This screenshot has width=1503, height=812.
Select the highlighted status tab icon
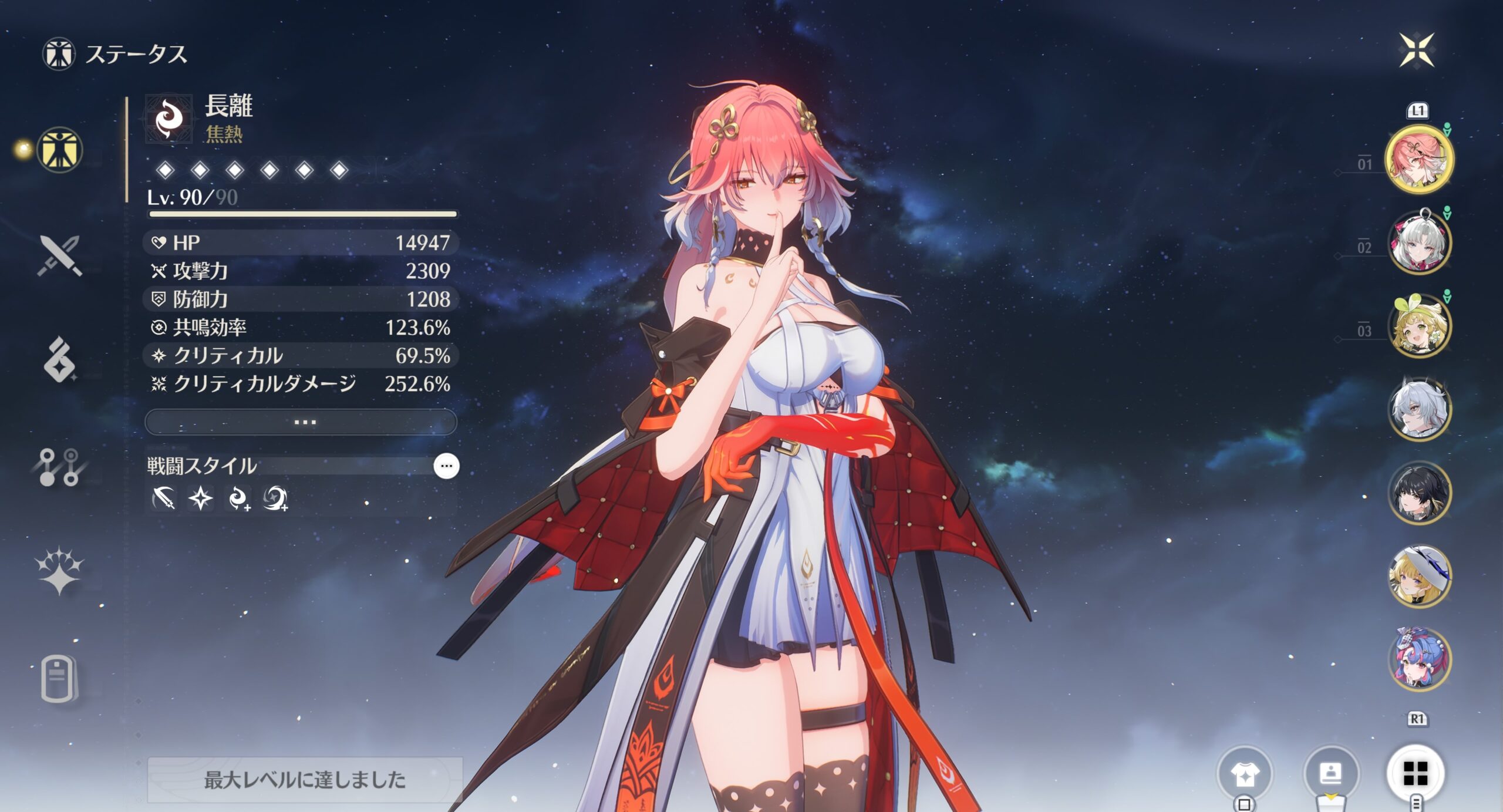[x=59, y=150]
